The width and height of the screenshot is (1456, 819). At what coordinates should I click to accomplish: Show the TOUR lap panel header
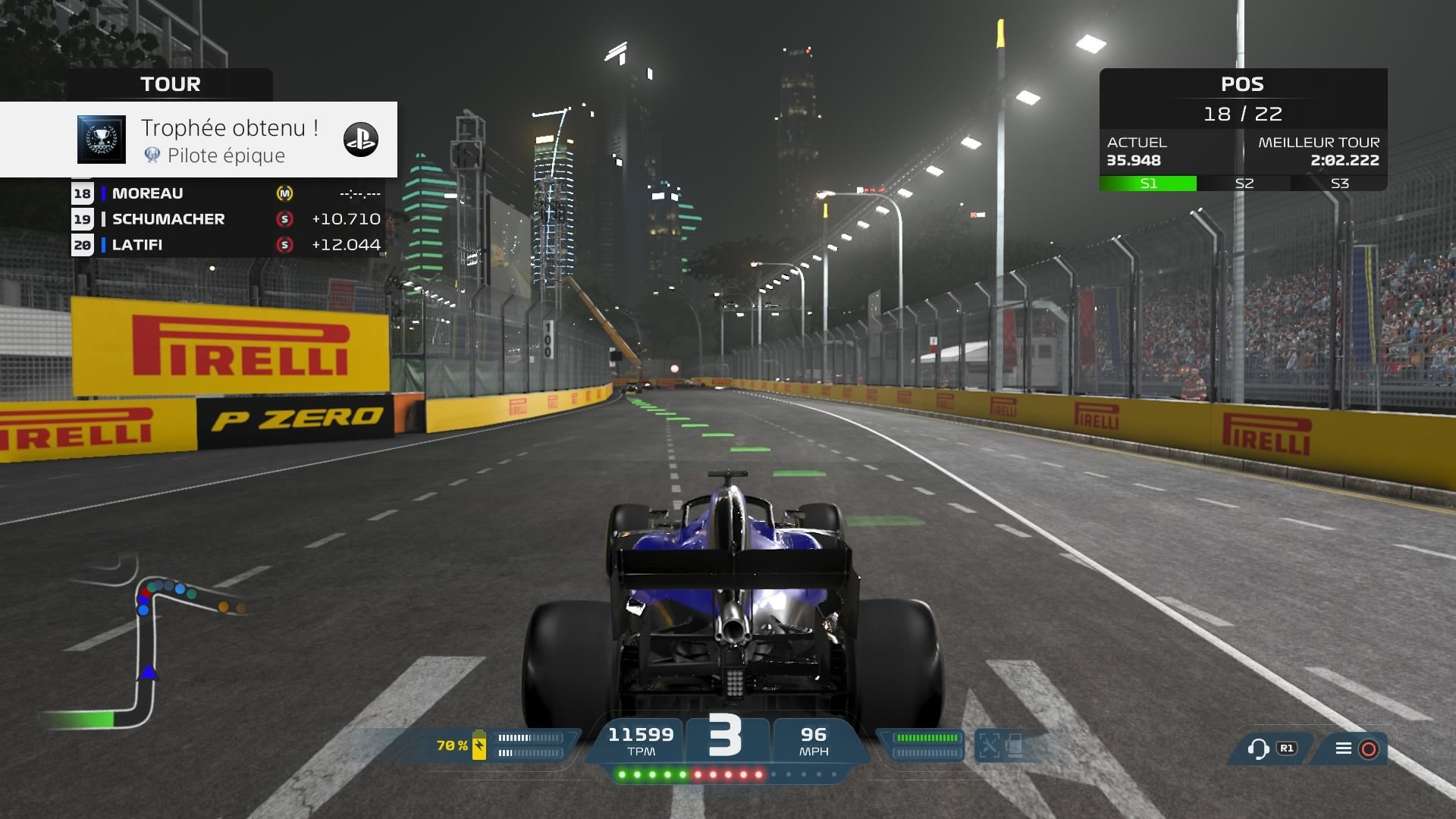(171, 84)
